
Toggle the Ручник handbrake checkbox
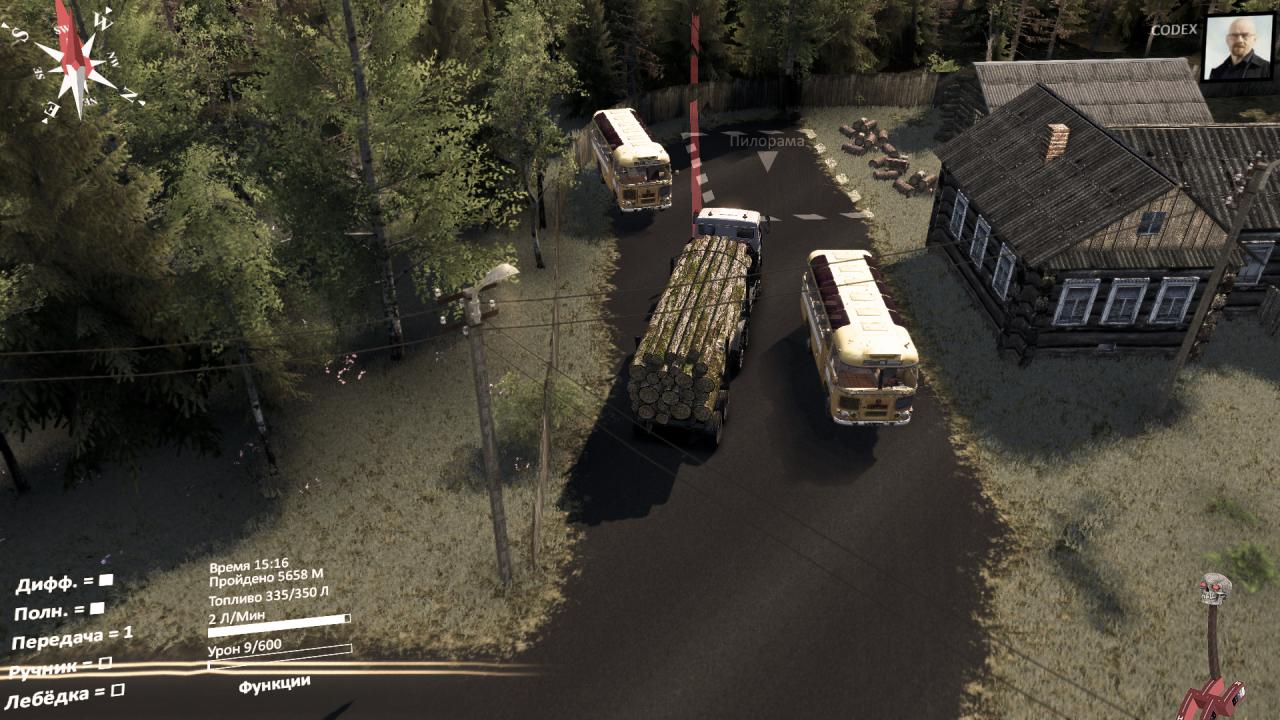(105, 662)
